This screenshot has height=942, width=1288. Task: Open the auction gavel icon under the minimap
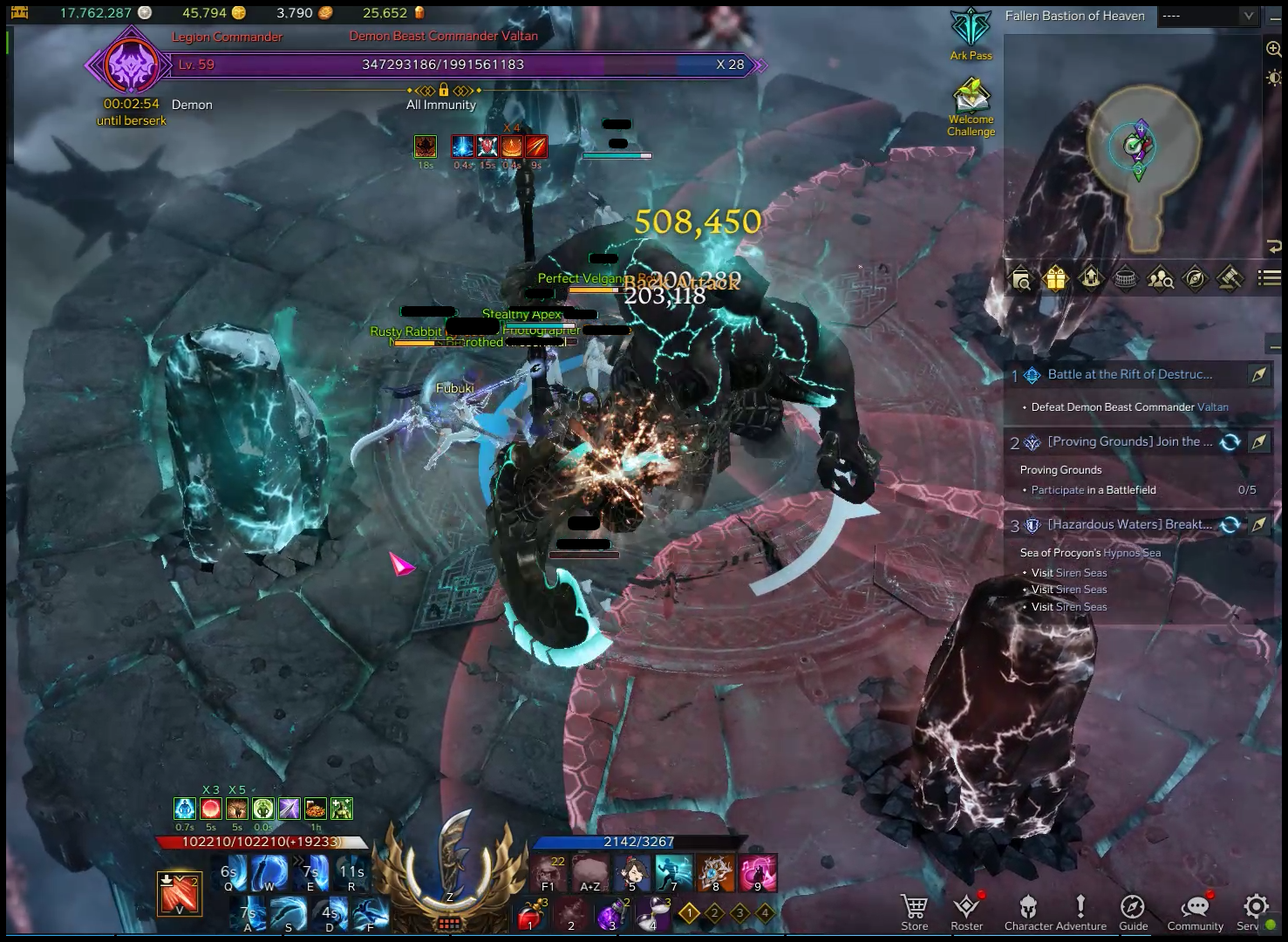click(x=1230, y=278)
